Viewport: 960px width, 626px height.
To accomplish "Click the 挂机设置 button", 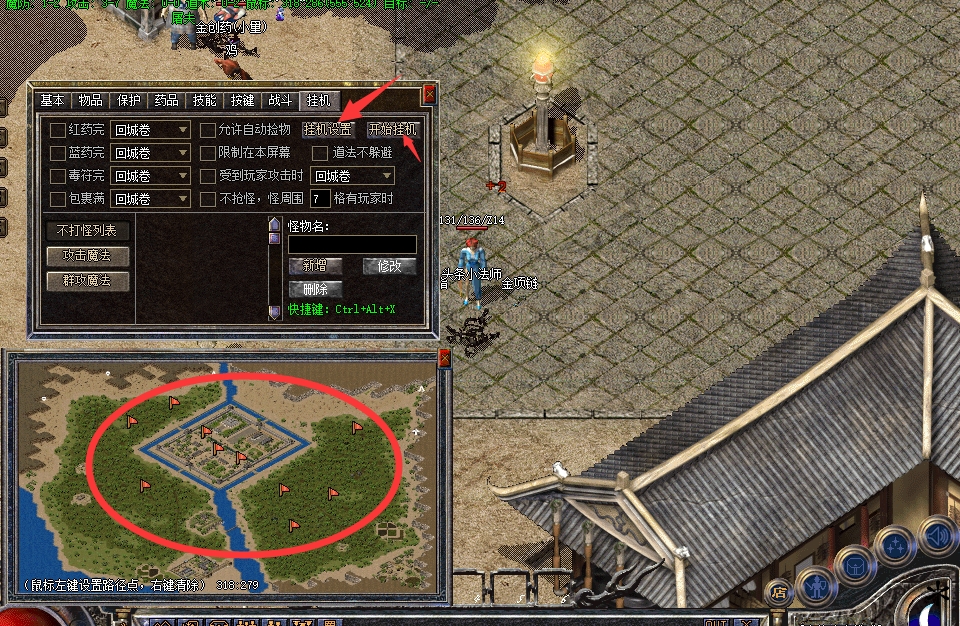I will 328,129.
